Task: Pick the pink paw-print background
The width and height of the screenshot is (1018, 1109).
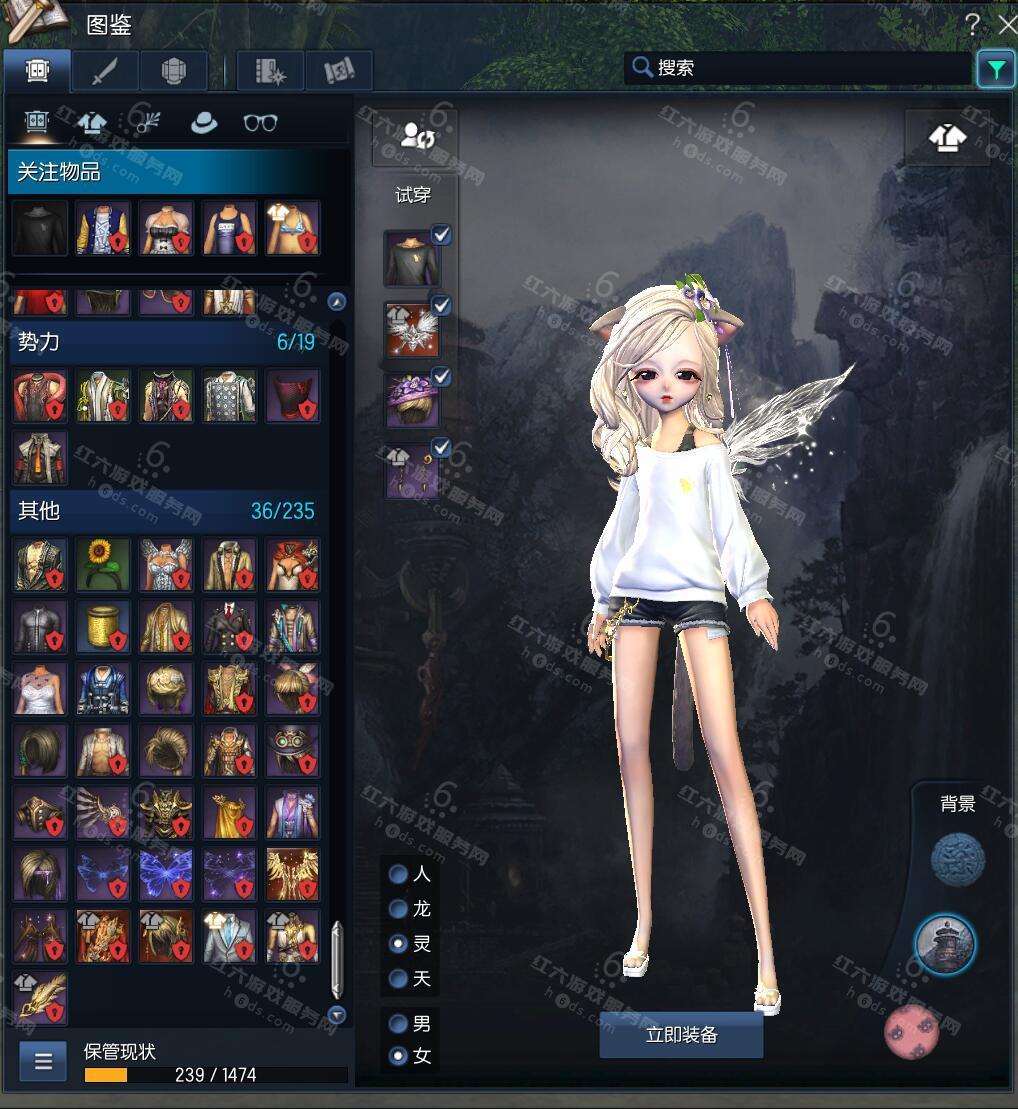Action: click(912, 1031)
